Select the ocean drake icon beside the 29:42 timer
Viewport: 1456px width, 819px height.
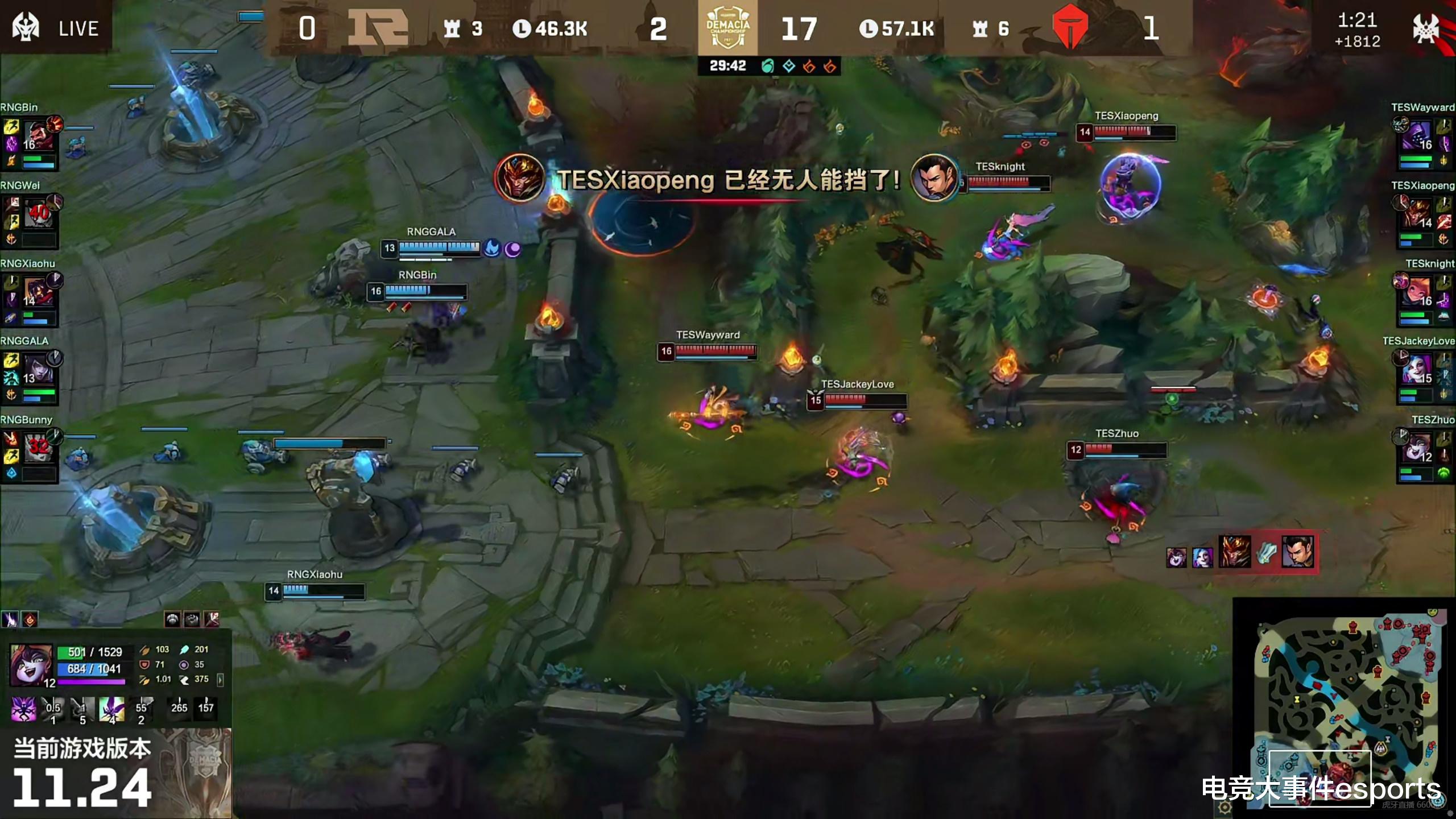(768, 65)
